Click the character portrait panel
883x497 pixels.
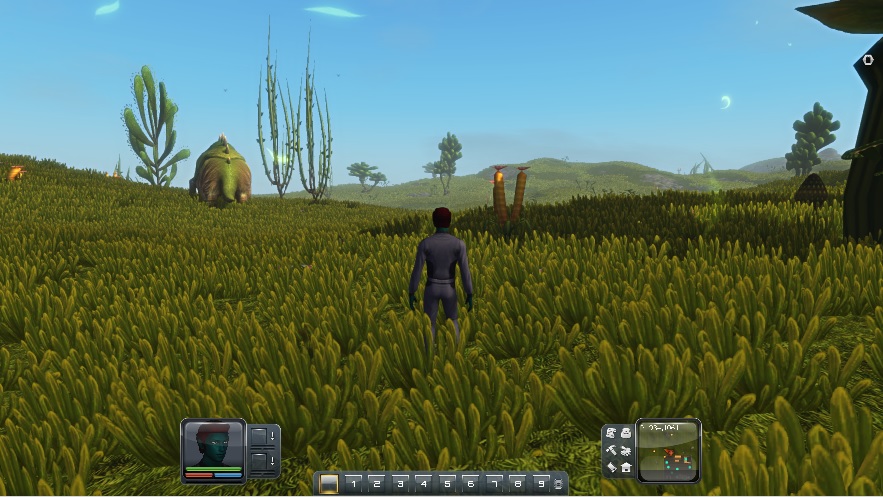[x=213, y=449]
